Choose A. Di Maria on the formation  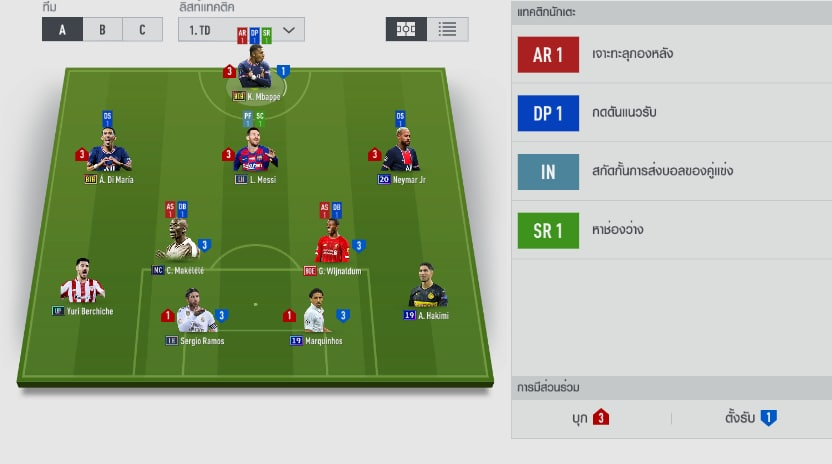click(x=110, y=154)
